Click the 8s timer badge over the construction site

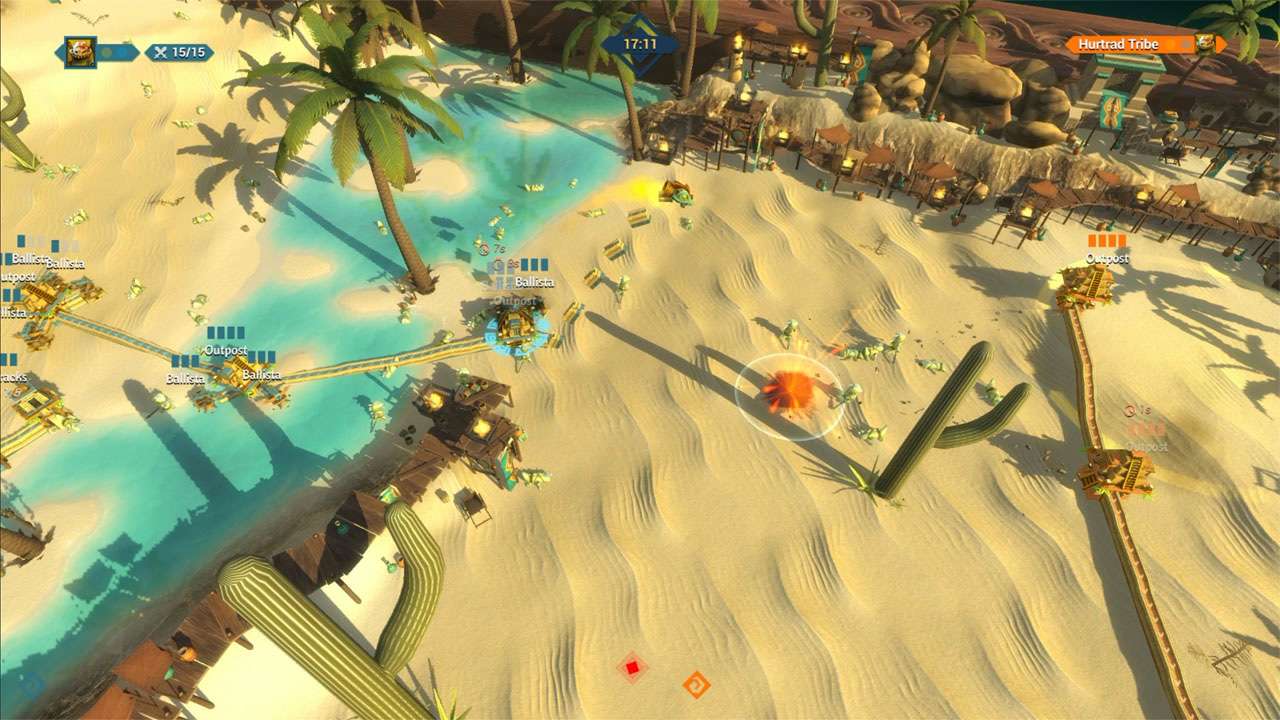click(x=512, y=262)
